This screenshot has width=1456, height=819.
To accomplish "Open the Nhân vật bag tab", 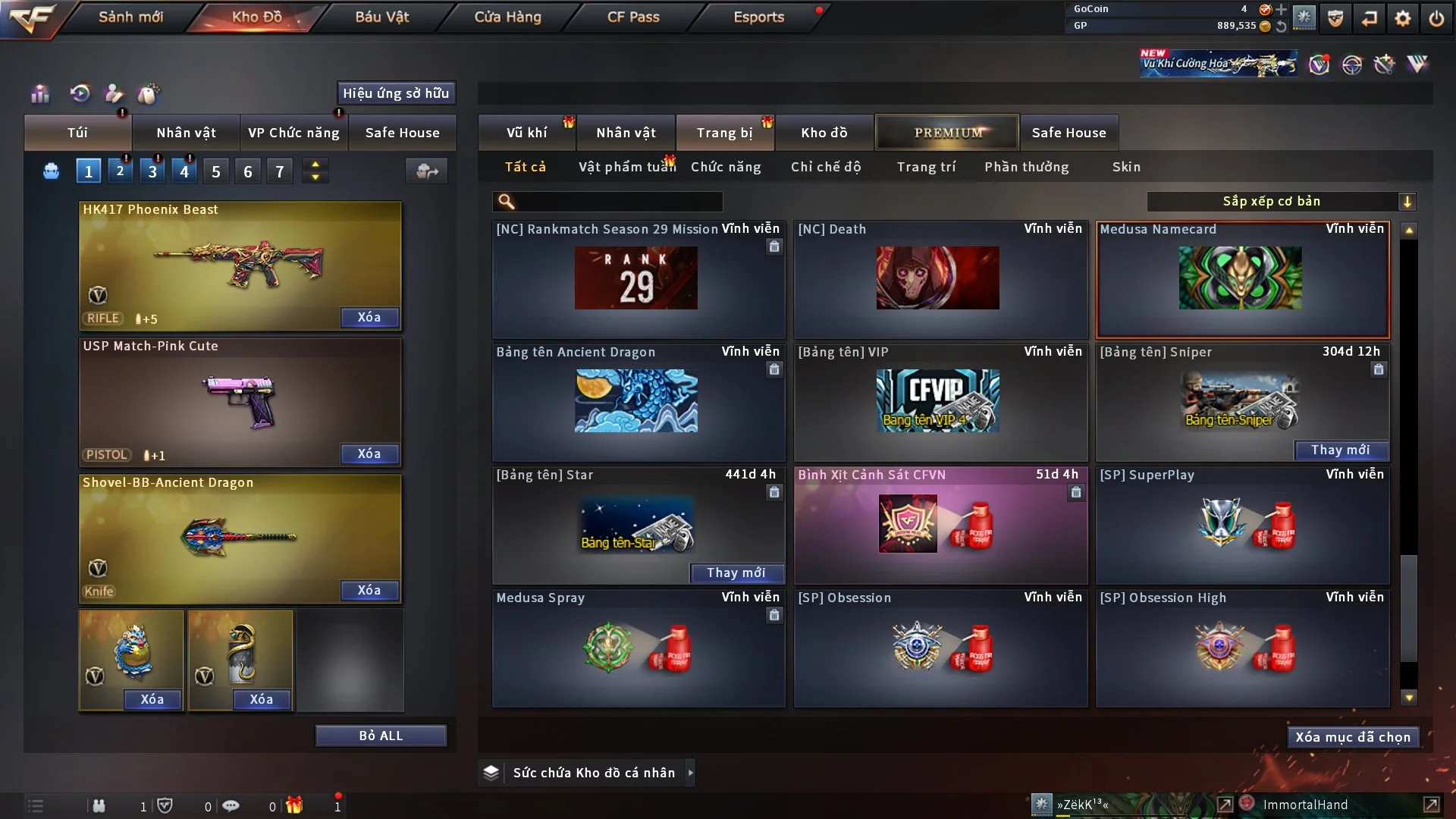I will click(x=186, y=133).
